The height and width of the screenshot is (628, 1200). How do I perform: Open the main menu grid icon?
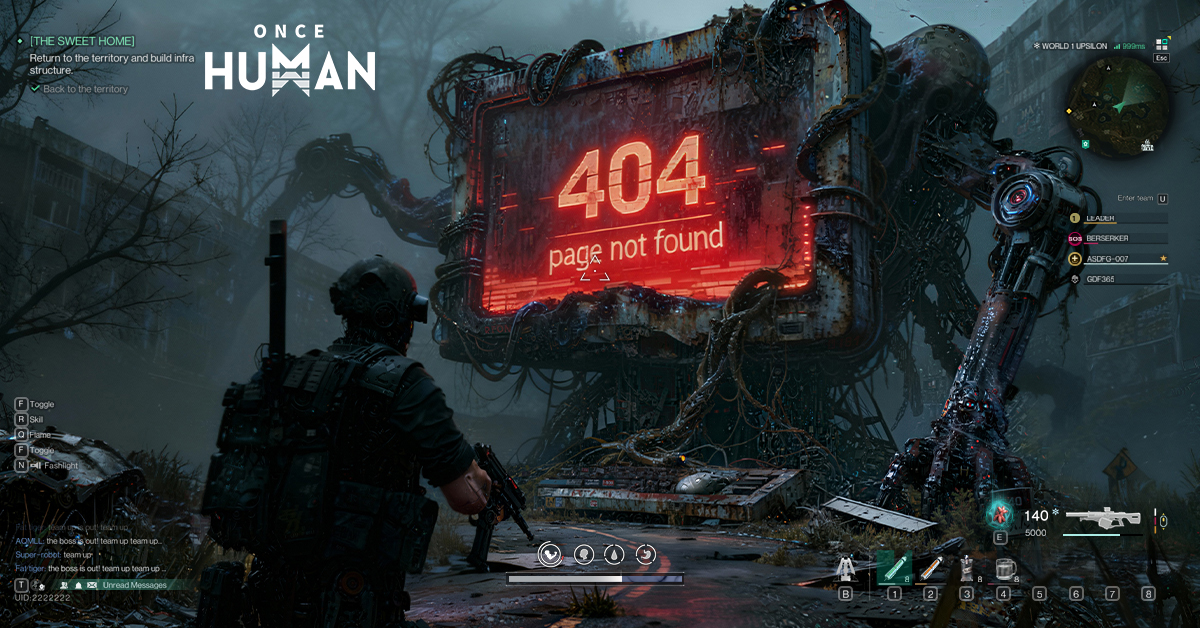(x=1161, y=44)
